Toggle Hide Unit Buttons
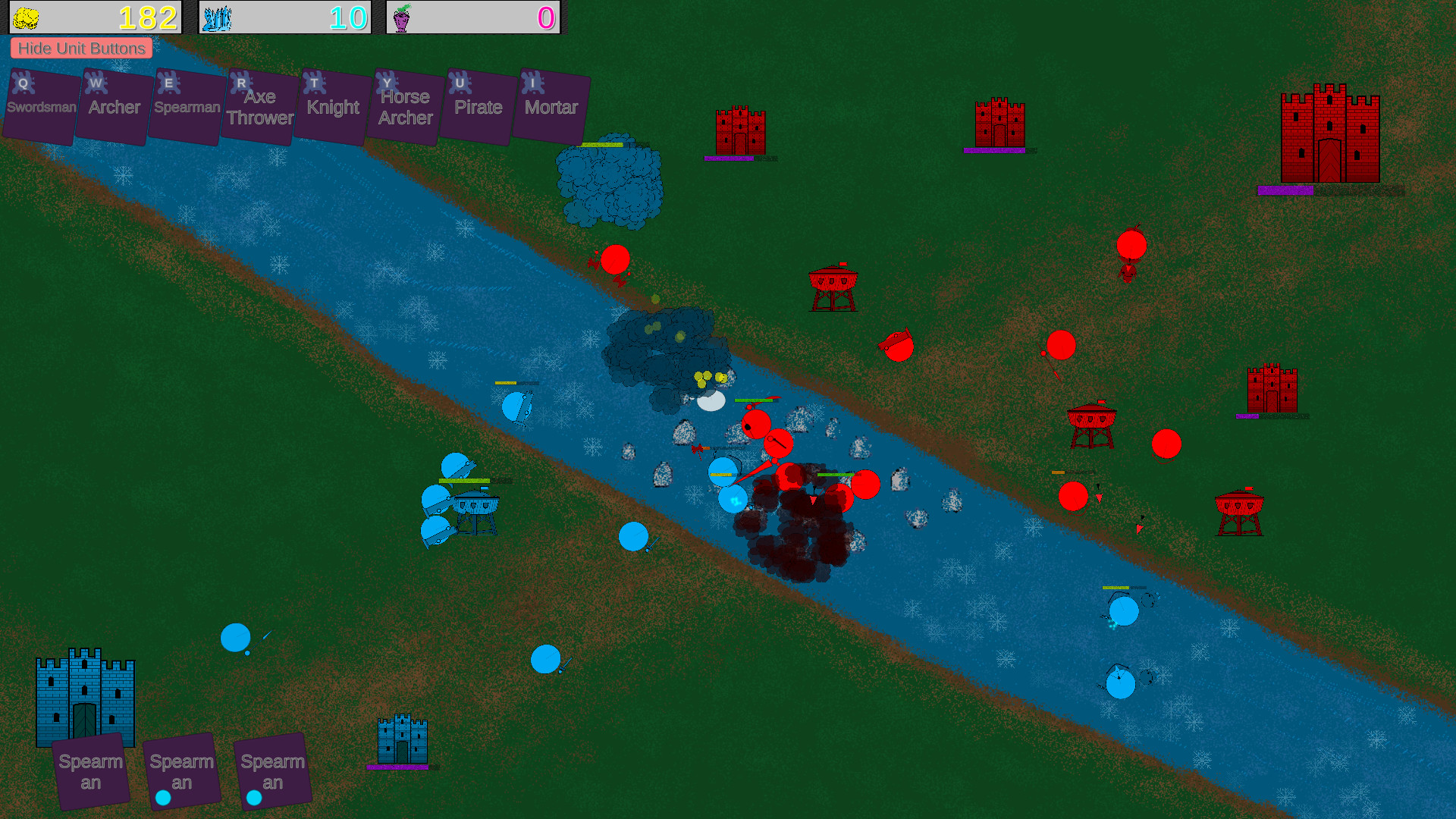 [x=81, y=48]
